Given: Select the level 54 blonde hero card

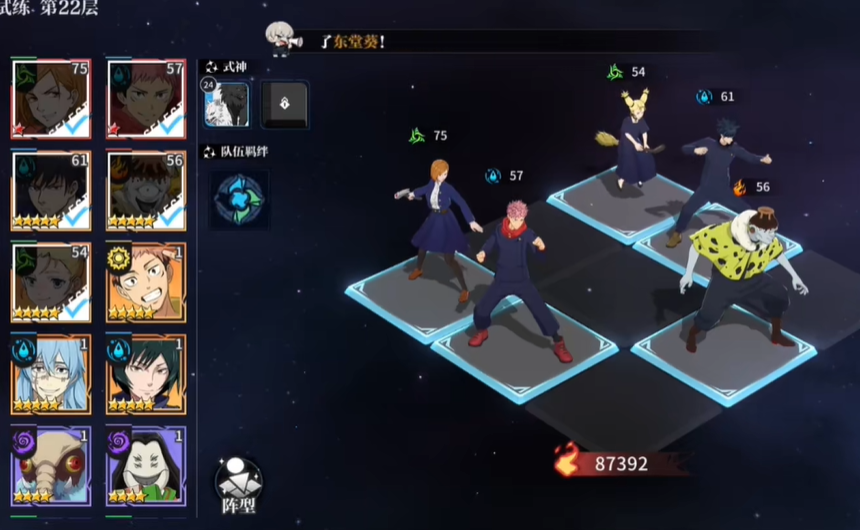Looking at the screenshot, I should pos(51,283).
